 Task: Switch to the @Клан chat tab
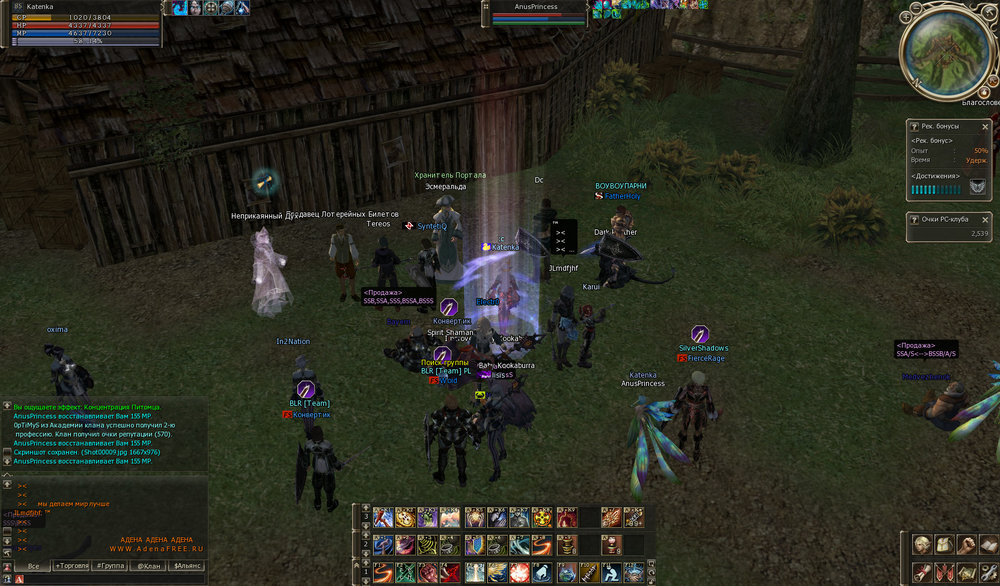(148, 566)
